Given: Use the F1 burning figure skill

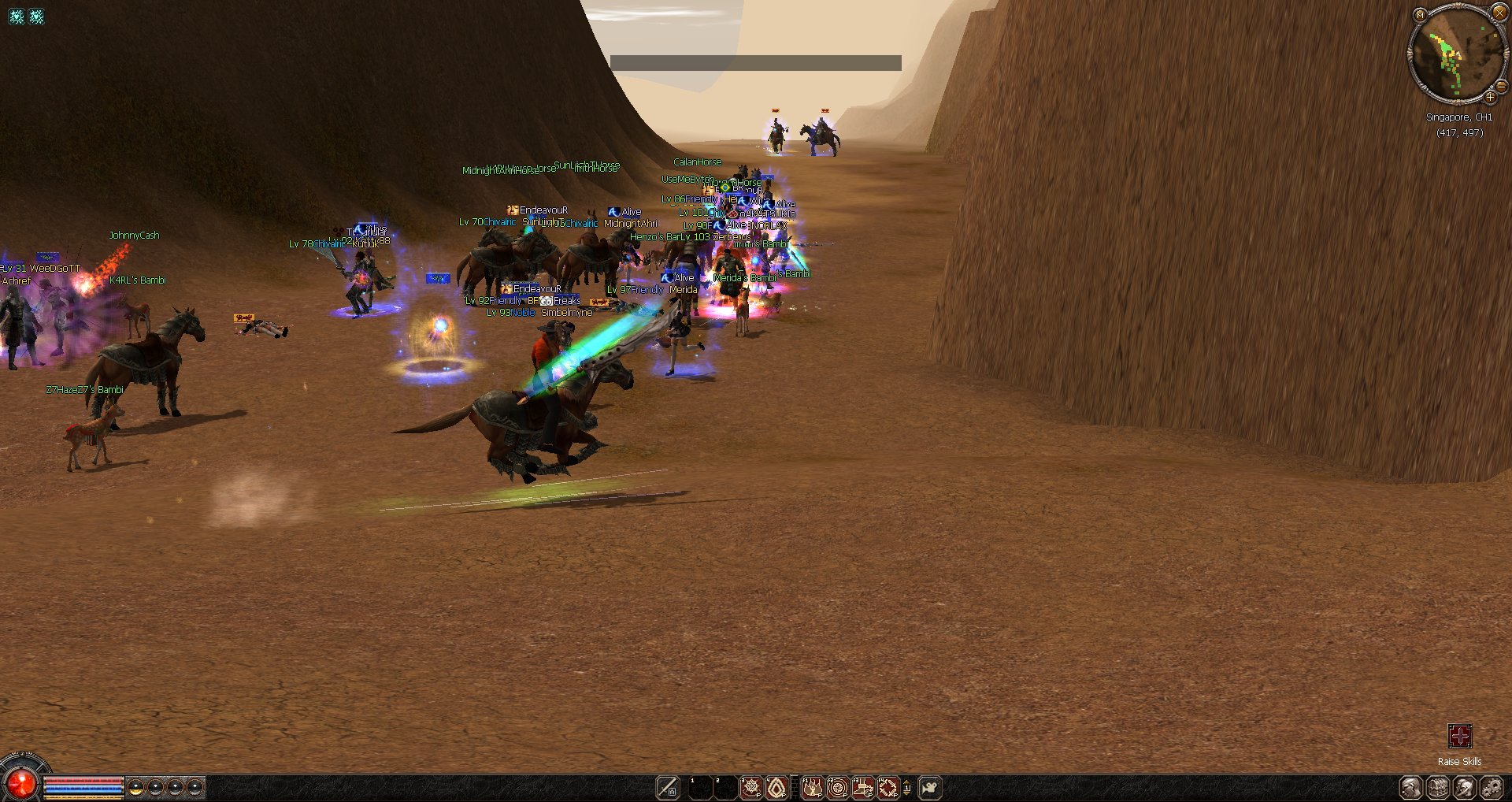Looking at the screenshot, I should pos(812,787).
